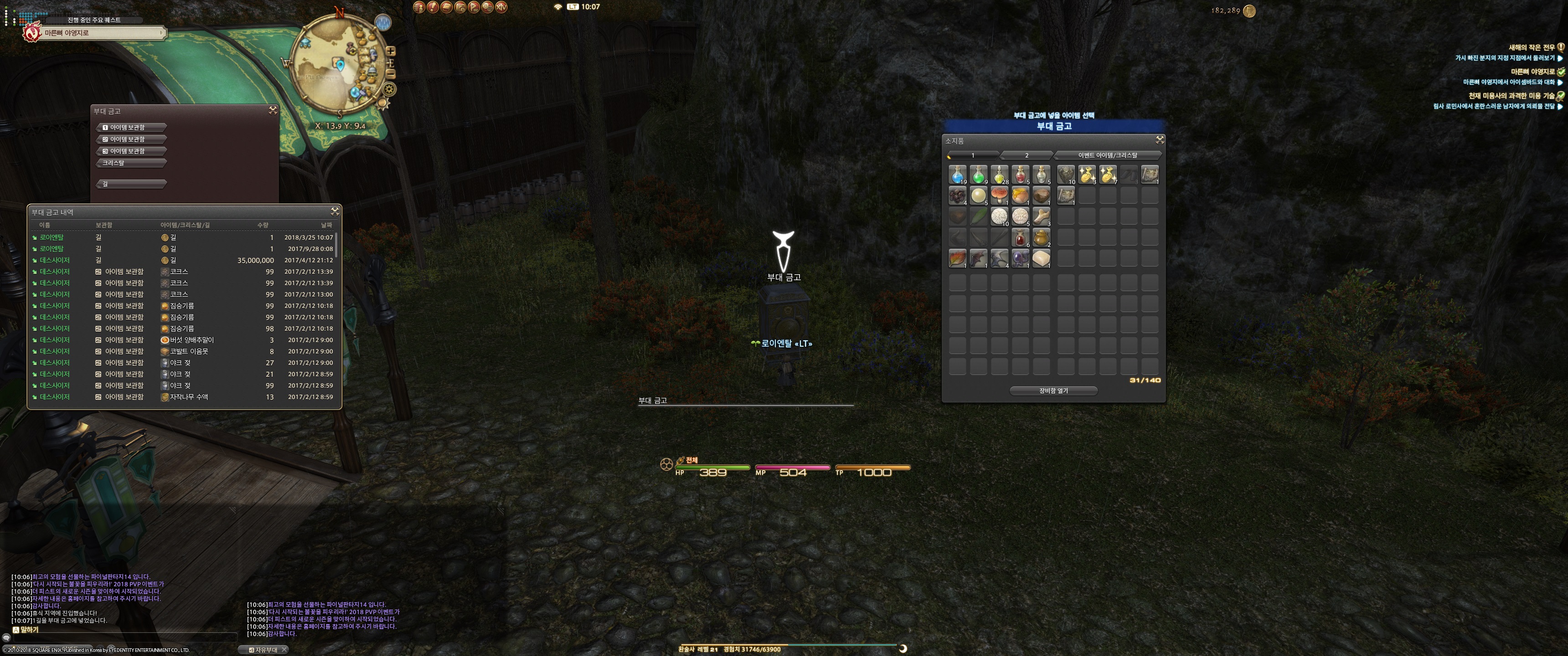Select the green potion stack of 9

(978, 174)
